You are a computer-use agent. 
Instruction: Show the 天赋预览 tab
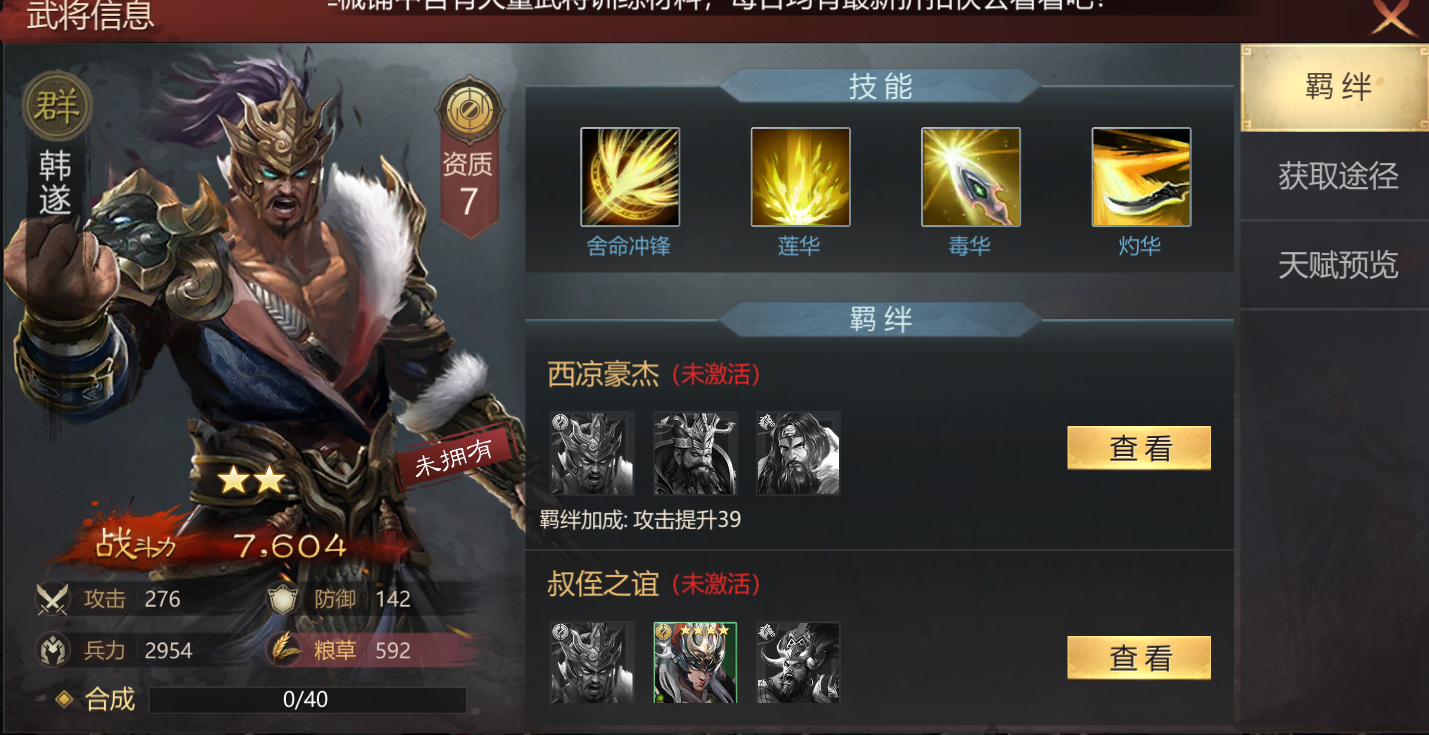(x=1336, y=265)
